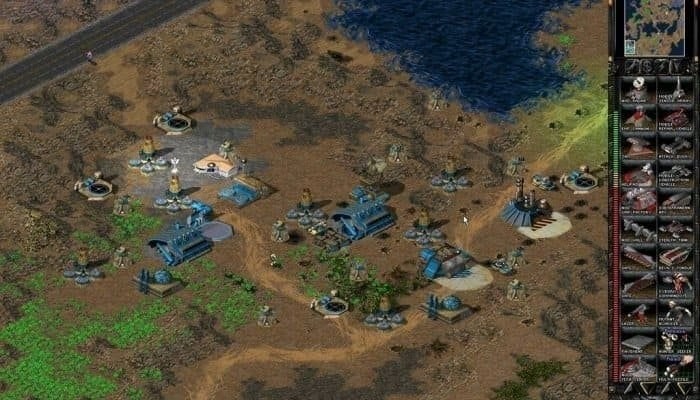Select the Attack Buggy build icon
The height and width of the screenshot is (400, 700).
[x=675, y=148]
